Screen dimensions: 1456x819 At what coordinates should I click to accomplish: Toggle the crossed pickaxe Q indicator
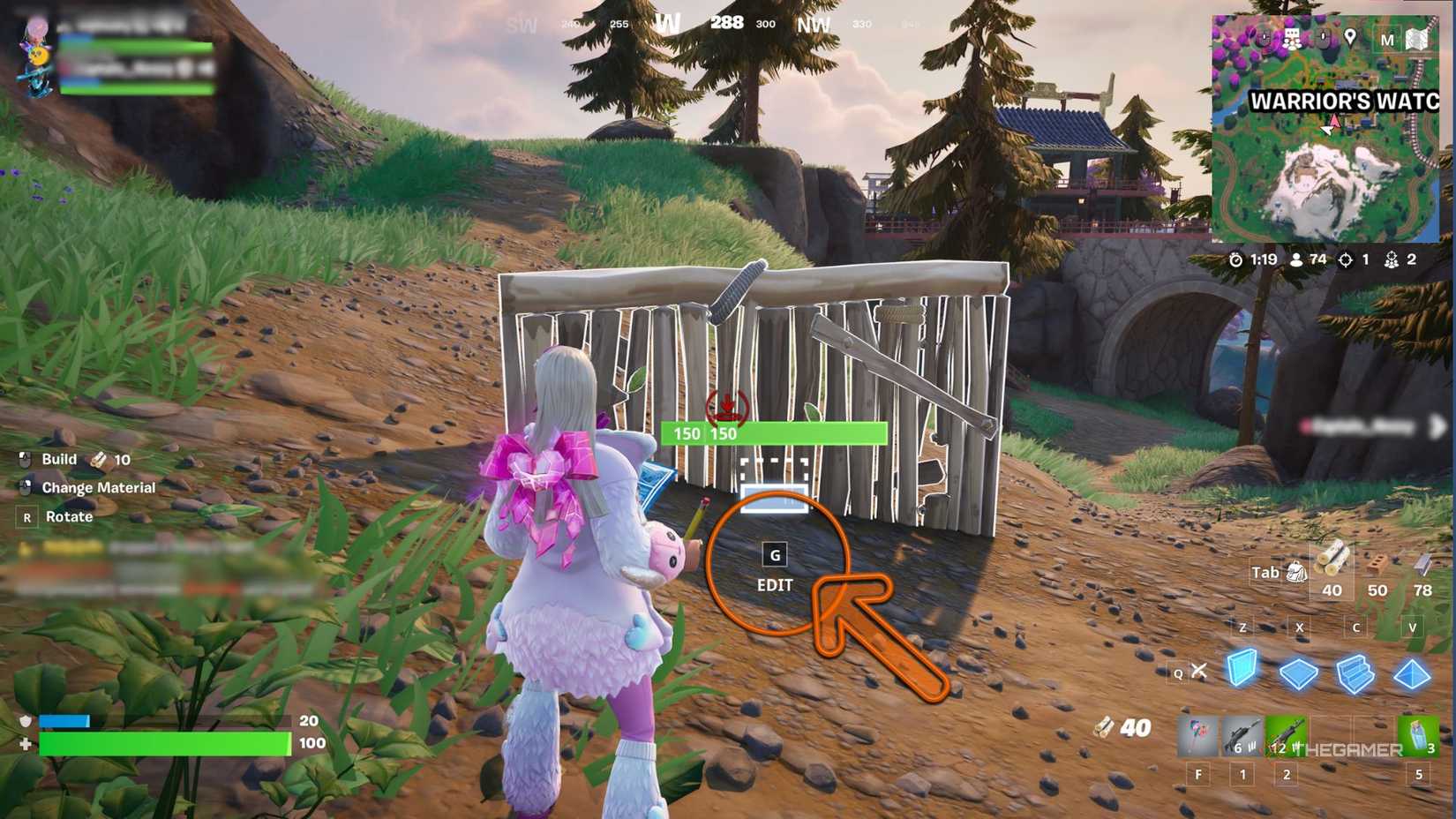pos(1199,670)
